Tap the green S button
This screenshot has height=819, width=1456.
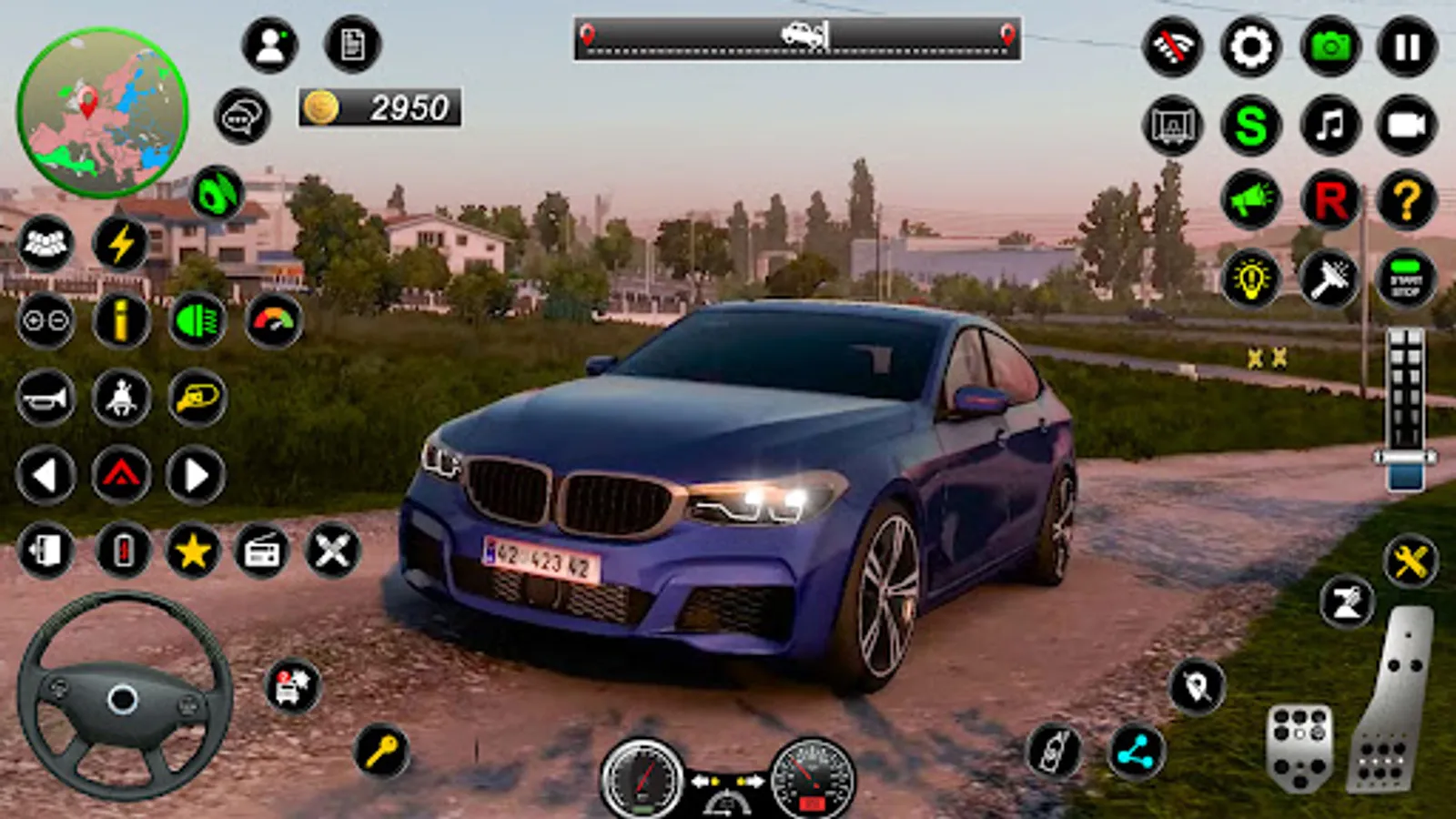[x=1250, y=125]
